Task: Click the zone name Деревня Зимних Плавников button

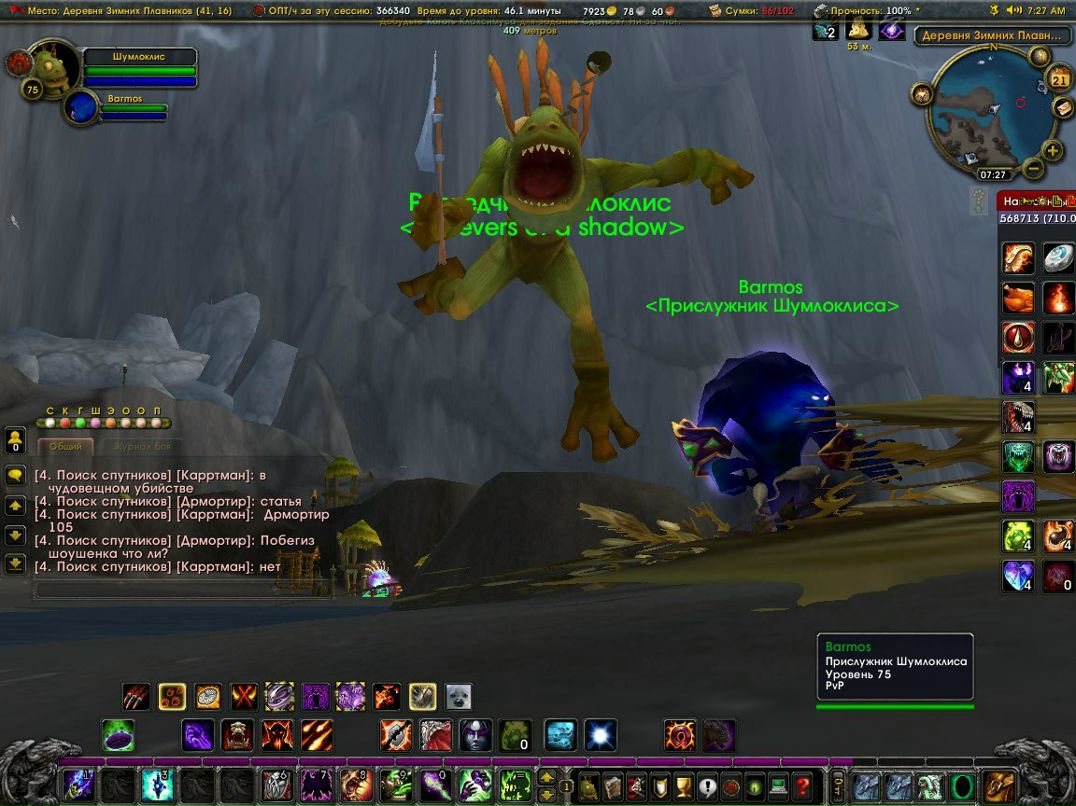Action: (x=991, y=35)
